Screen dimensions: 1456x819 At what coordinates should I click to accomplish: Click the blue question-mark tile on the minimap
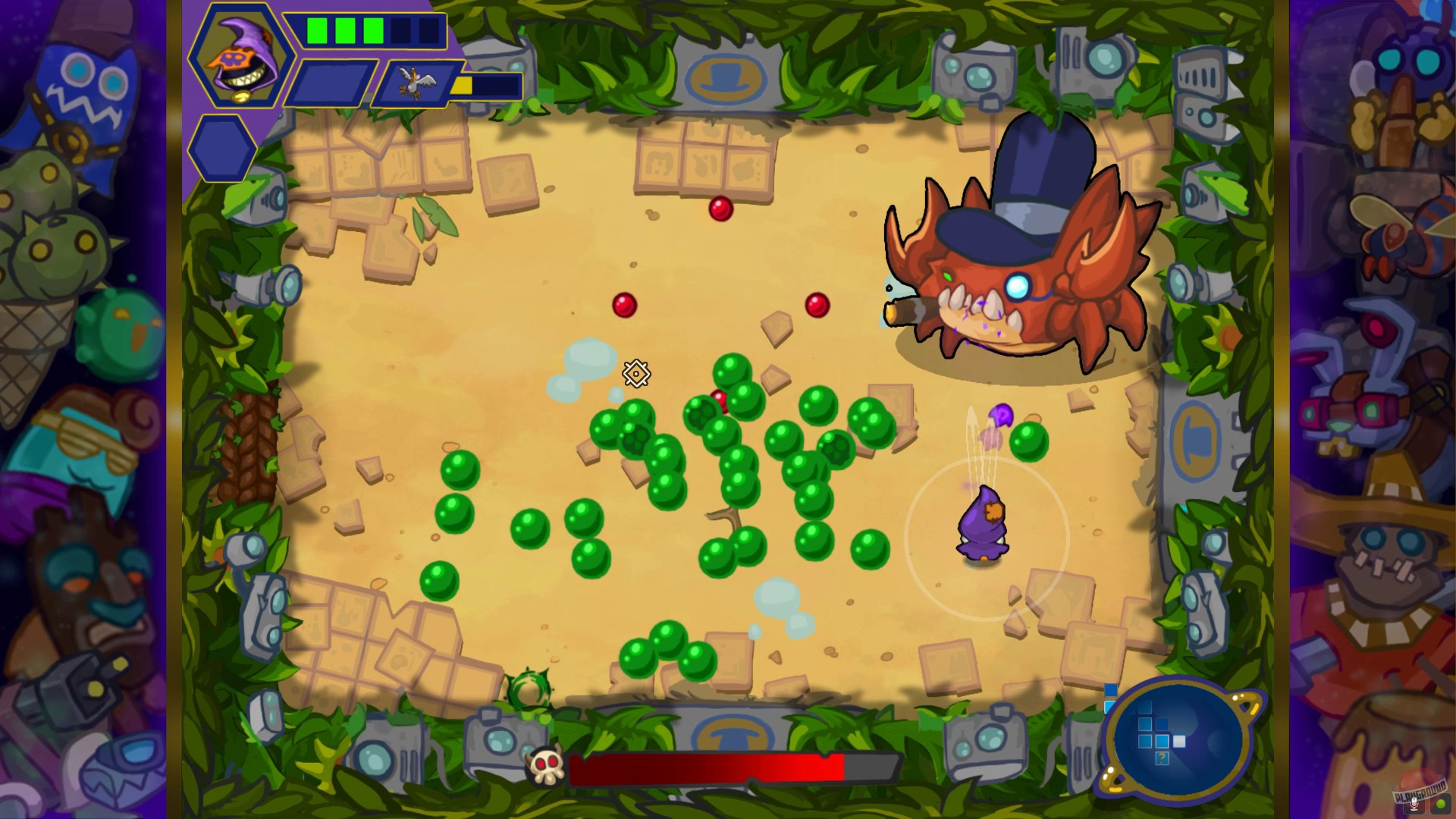coord(1162,759)
